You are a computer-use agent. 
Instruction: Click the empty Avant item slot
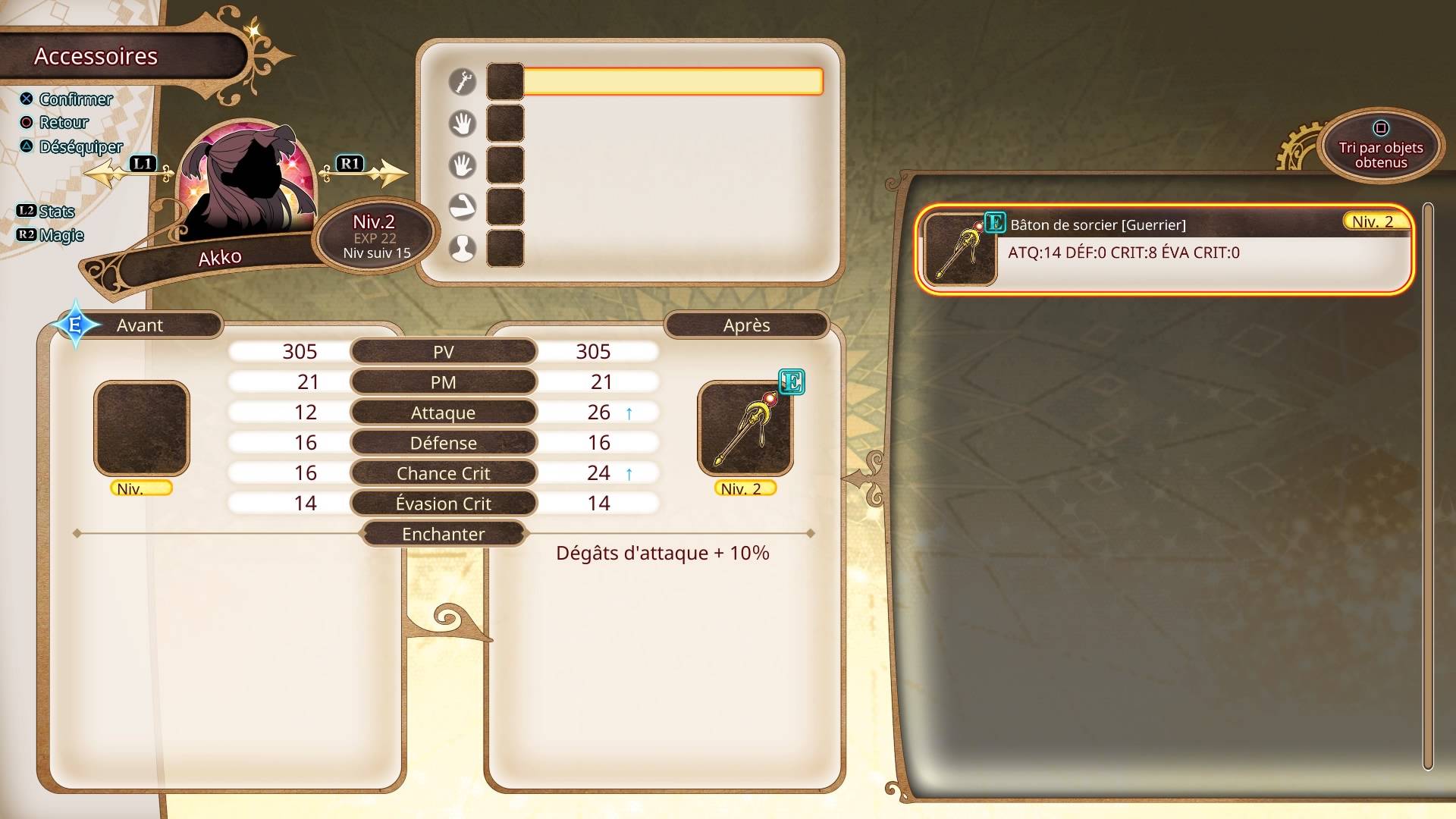[142, 428]
